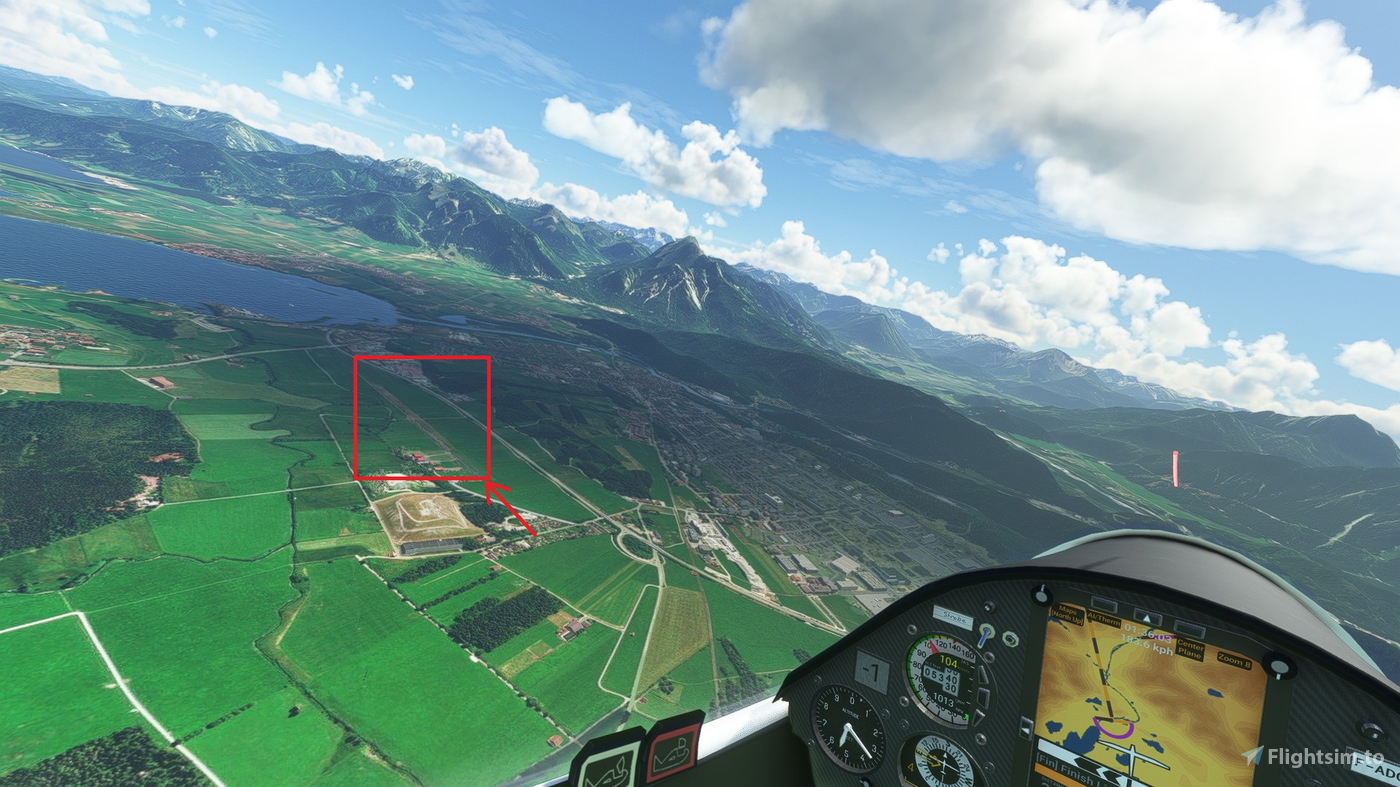Viewport: 1400px width, 787px height.
Task: Click the "-1" flap indicator placard
Action: pos(872,669)
